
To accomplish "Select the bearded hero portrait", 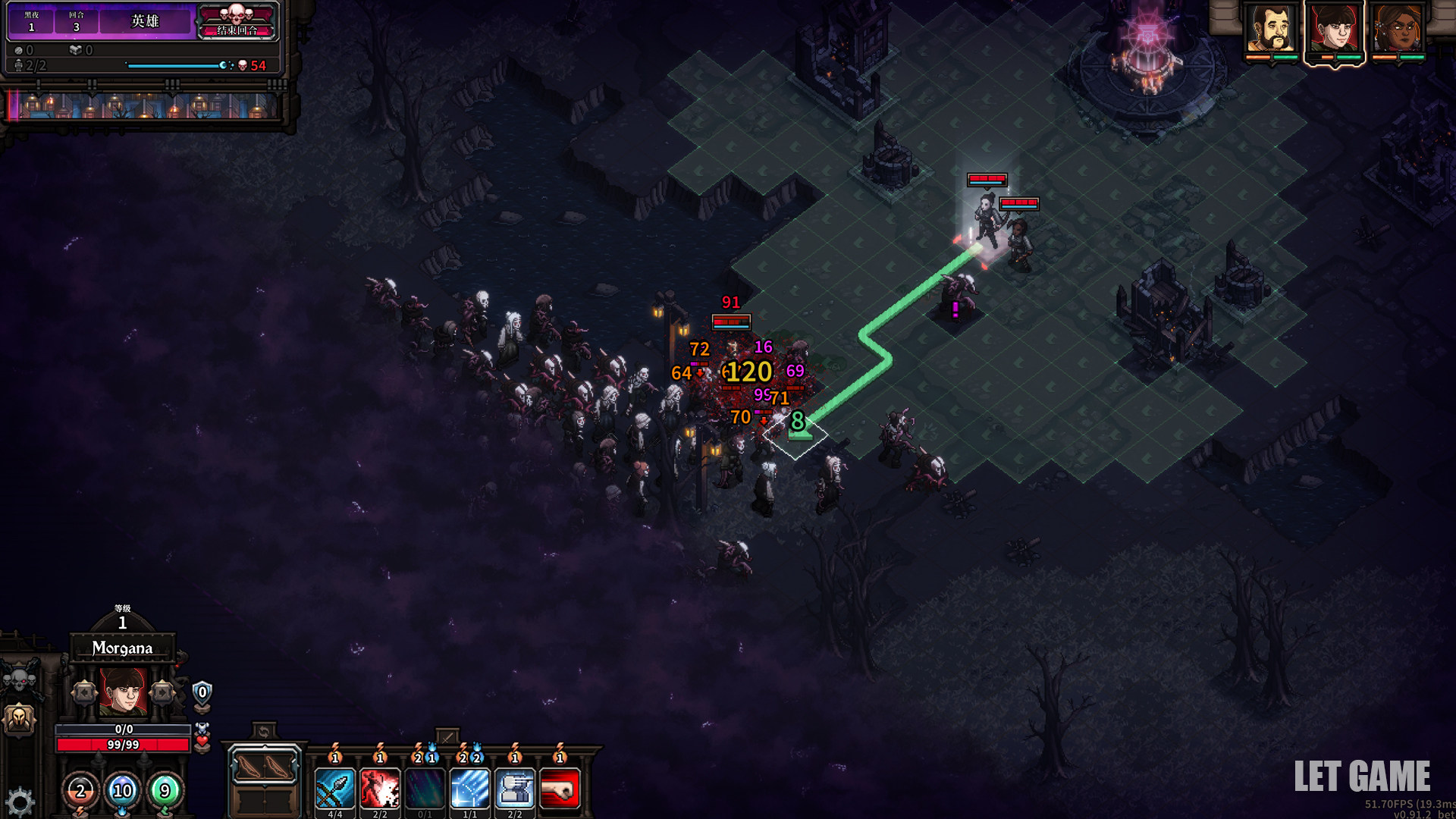I will pyautogui.click(x=1271, y=30).
